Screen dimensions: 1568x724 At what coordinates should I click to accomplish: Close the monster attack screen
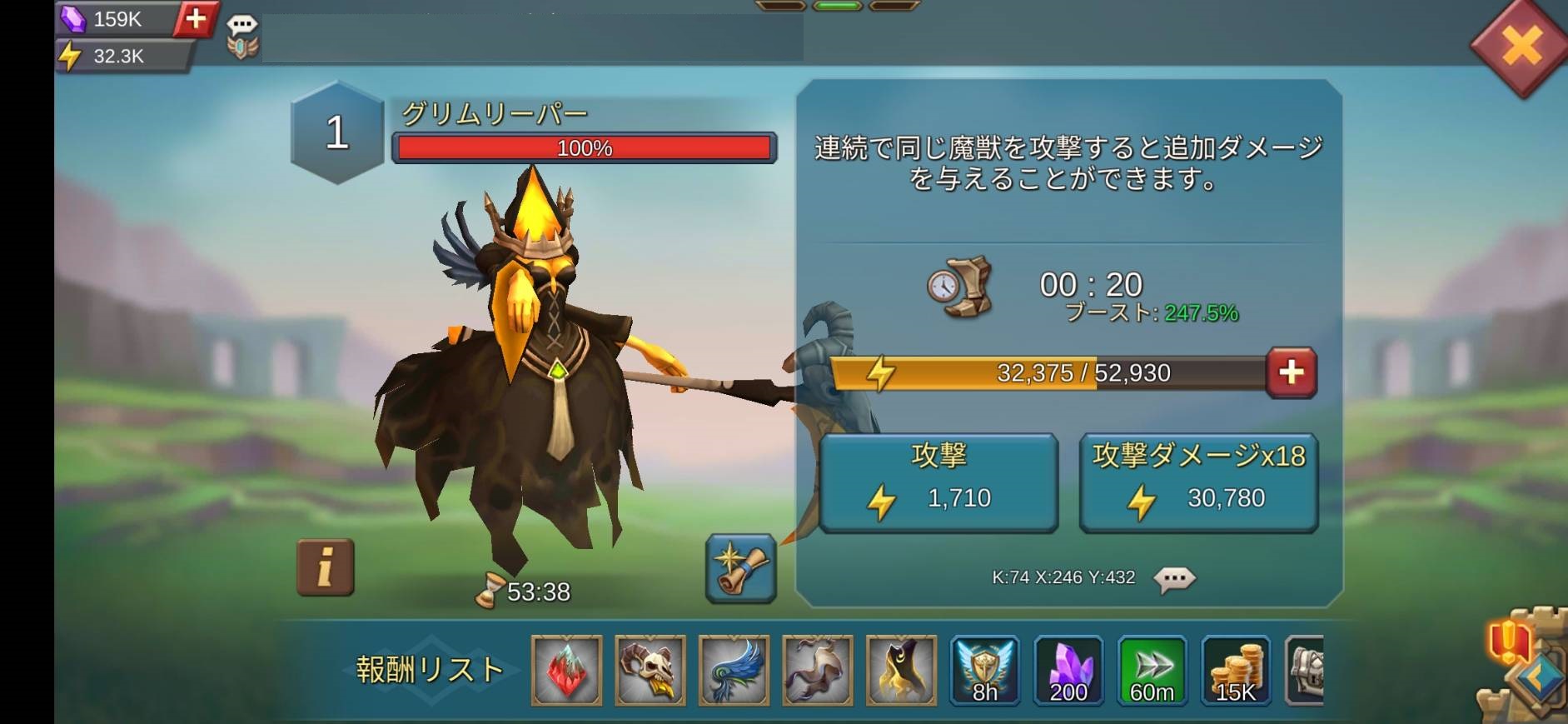(1521, 46)
